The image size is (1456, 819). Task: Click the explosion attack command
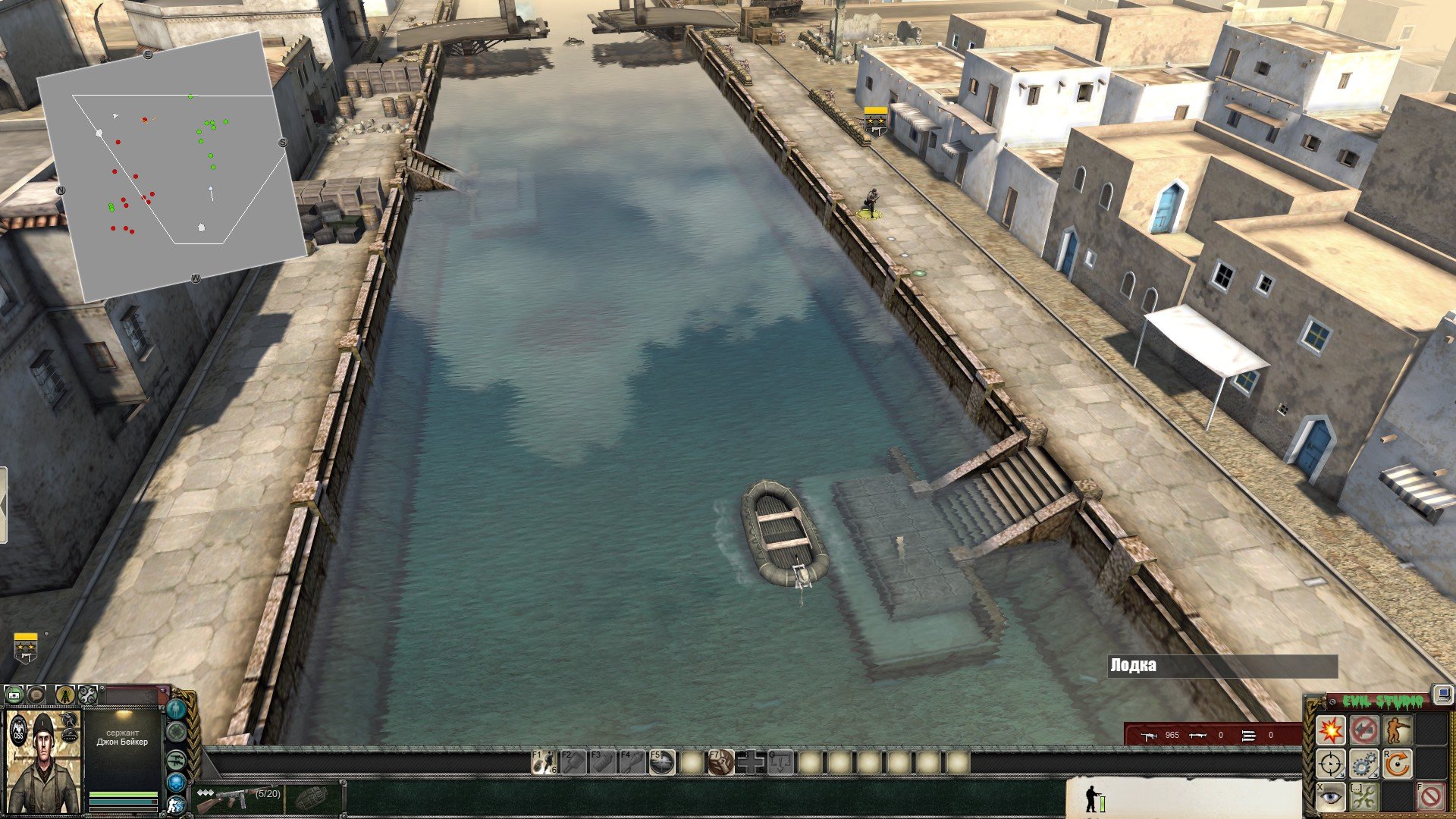click(1330, 730)
